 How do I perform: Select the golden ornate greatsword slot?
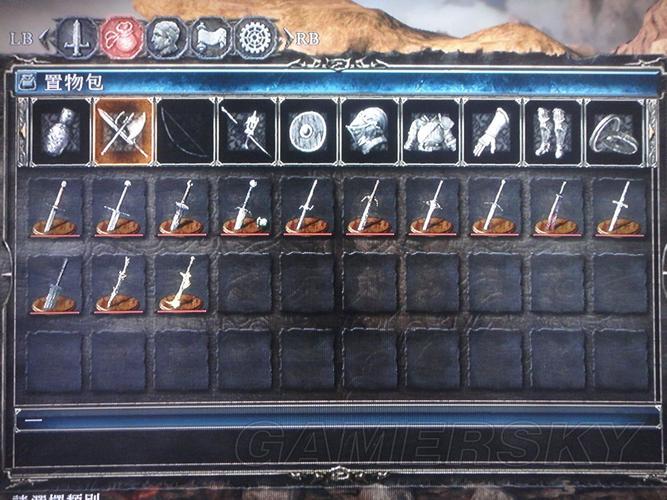click(x=181, y=284)
